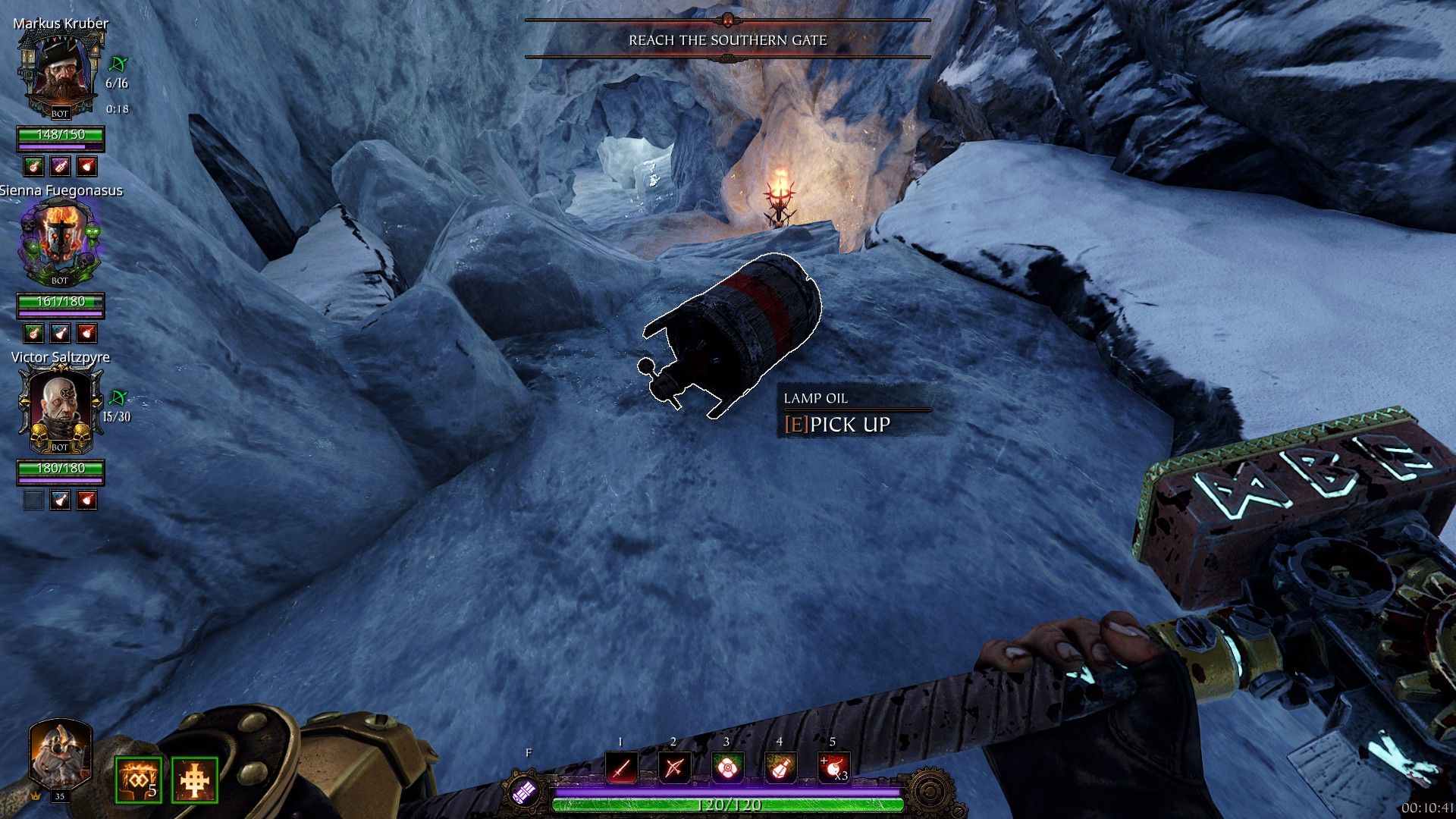Equip the bomb slot with three bombs

(833, 768)
